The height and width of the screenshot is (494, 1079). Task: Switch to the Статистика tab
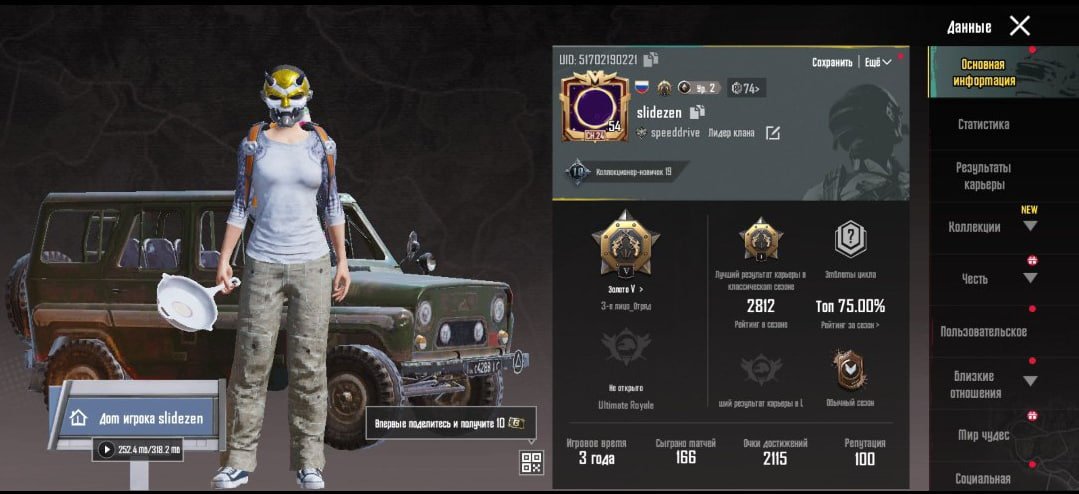coord(983,125)
